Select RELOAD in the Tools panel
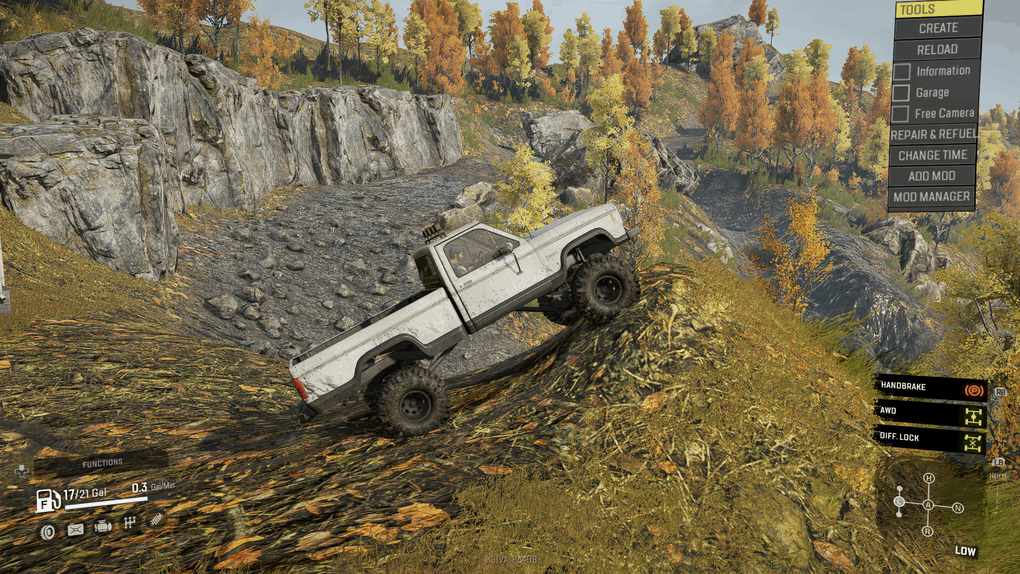The height and width of the screenshot is (574, 1020). (x=937, y=49)
